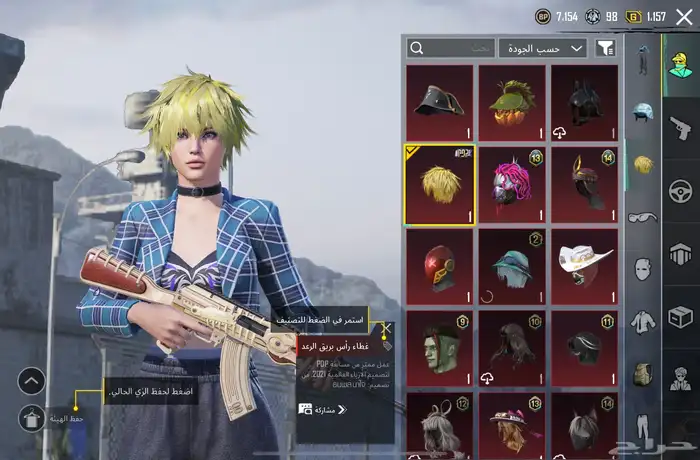Save the current outfit with the hanger button

pos(32,418)
